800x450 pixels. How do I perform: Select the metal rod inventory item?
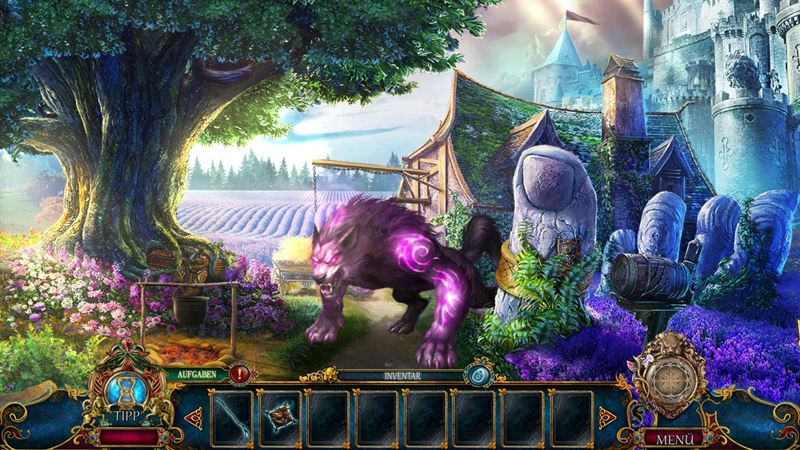(232, 417)
